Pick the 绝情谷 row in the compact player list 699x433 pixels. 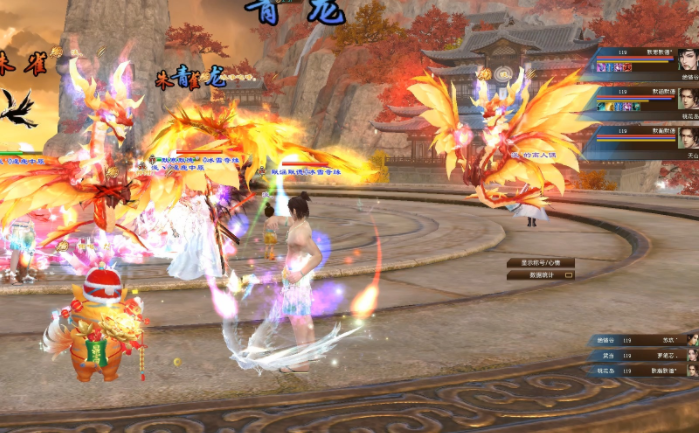[x=642, y=340]
